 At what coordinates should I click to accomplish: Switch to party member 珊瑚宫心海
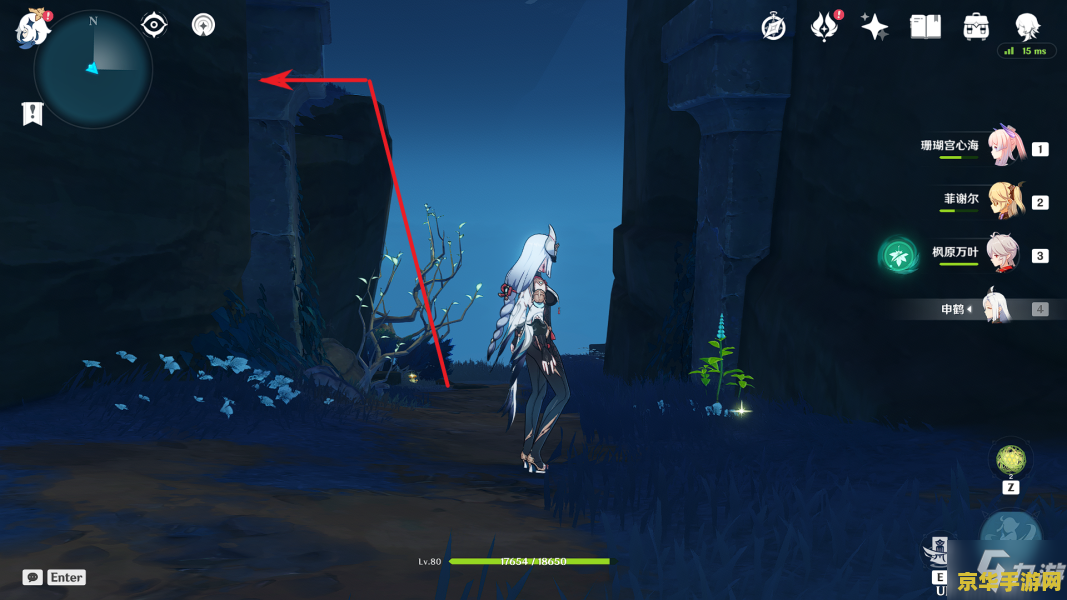click(x=1005, y=147)
